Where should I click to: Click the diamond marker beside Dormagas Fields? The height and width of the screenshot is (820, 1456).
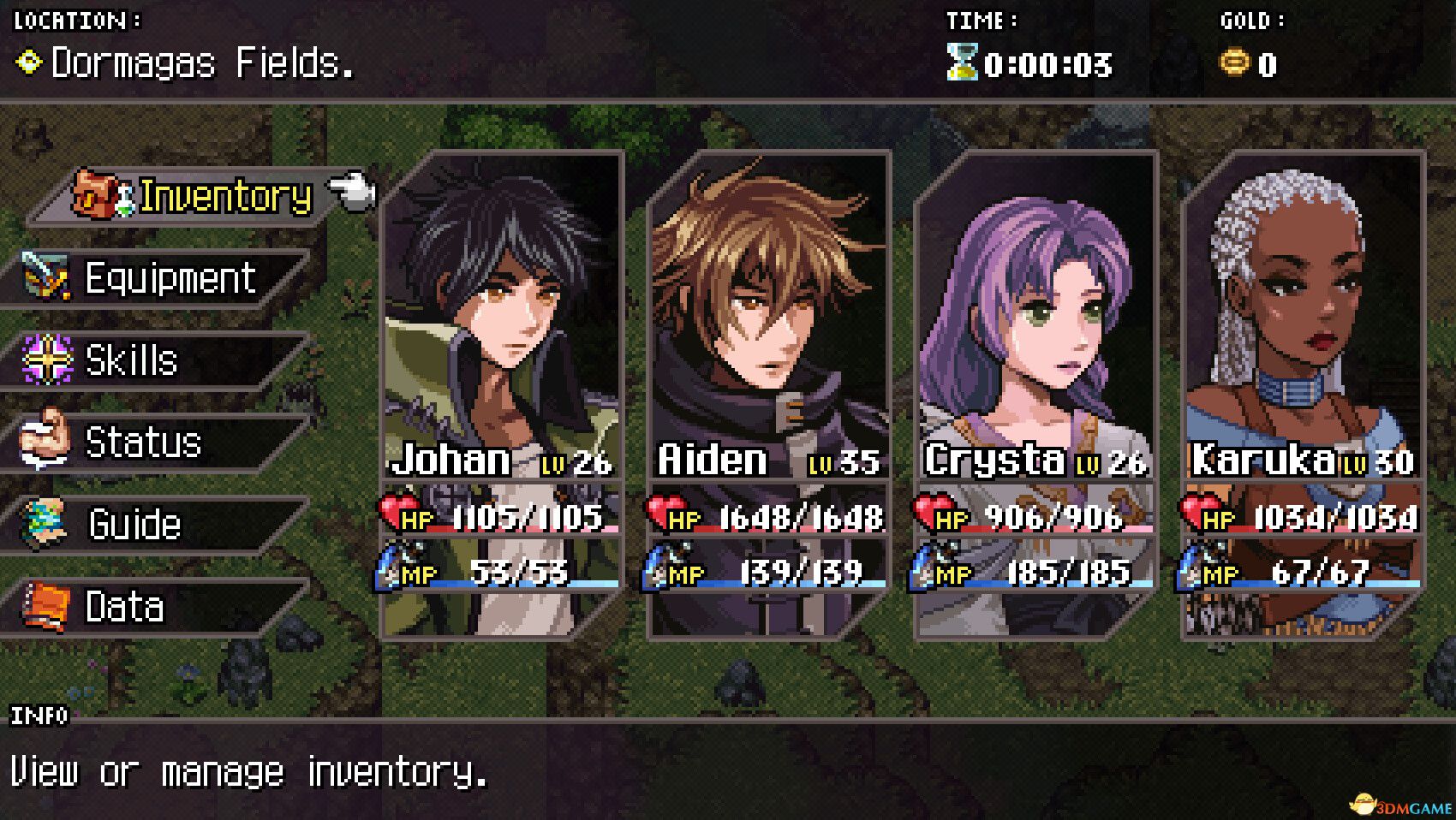point(28,62)
